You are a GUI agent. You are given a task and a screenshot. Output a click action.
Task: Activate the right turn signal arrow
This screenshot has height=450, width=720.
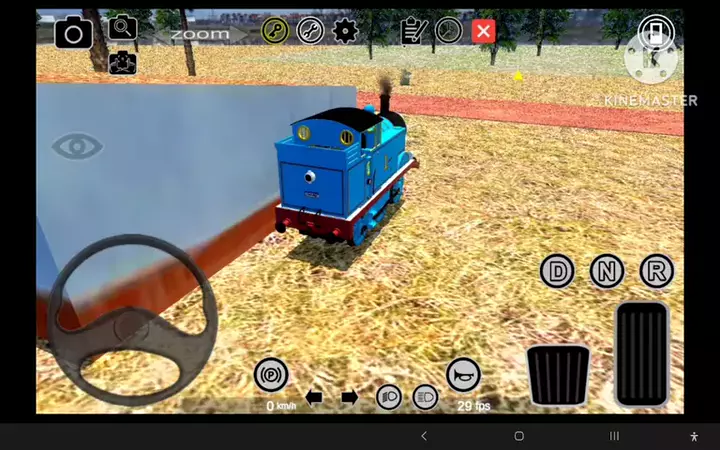click(x=349, y=397)
